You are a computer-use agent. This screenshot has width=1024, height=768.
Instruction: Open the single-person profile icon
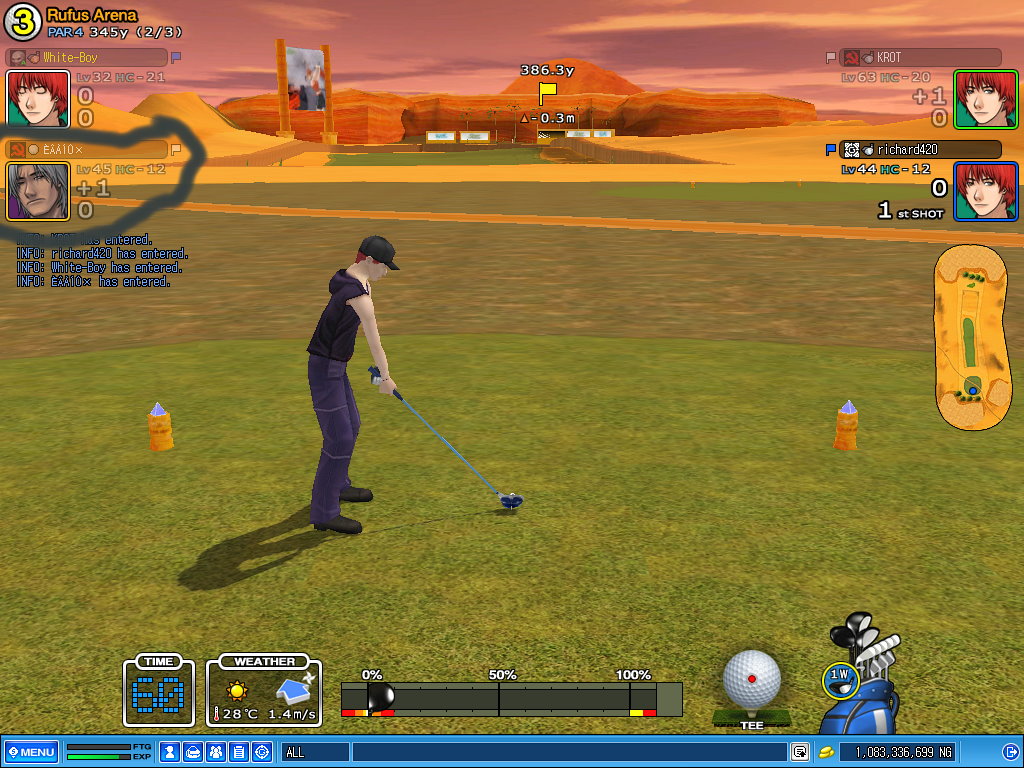170,751
